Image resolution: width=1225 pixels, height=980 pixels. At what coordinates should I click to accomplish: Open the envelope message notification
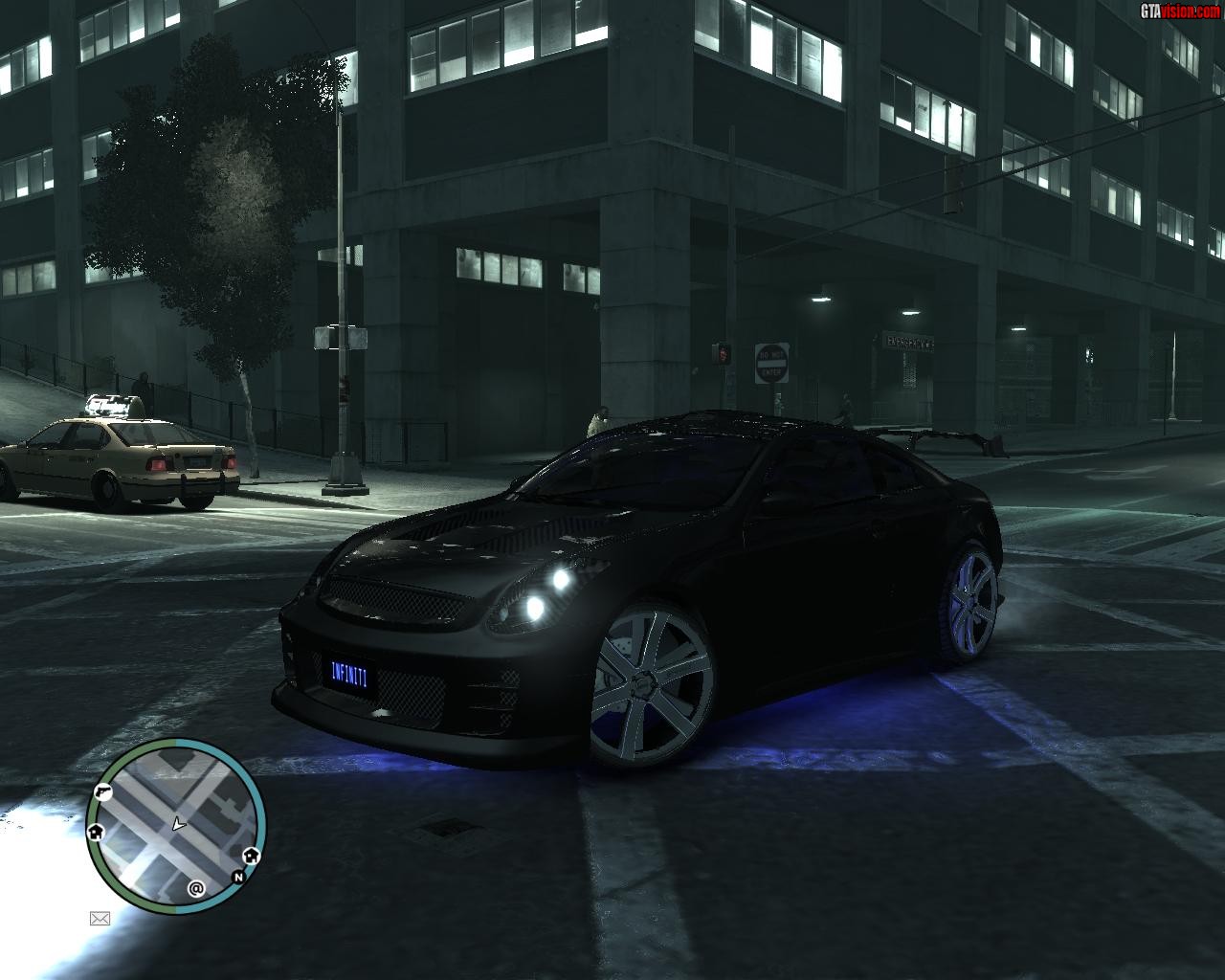click(x=100, y=919)
